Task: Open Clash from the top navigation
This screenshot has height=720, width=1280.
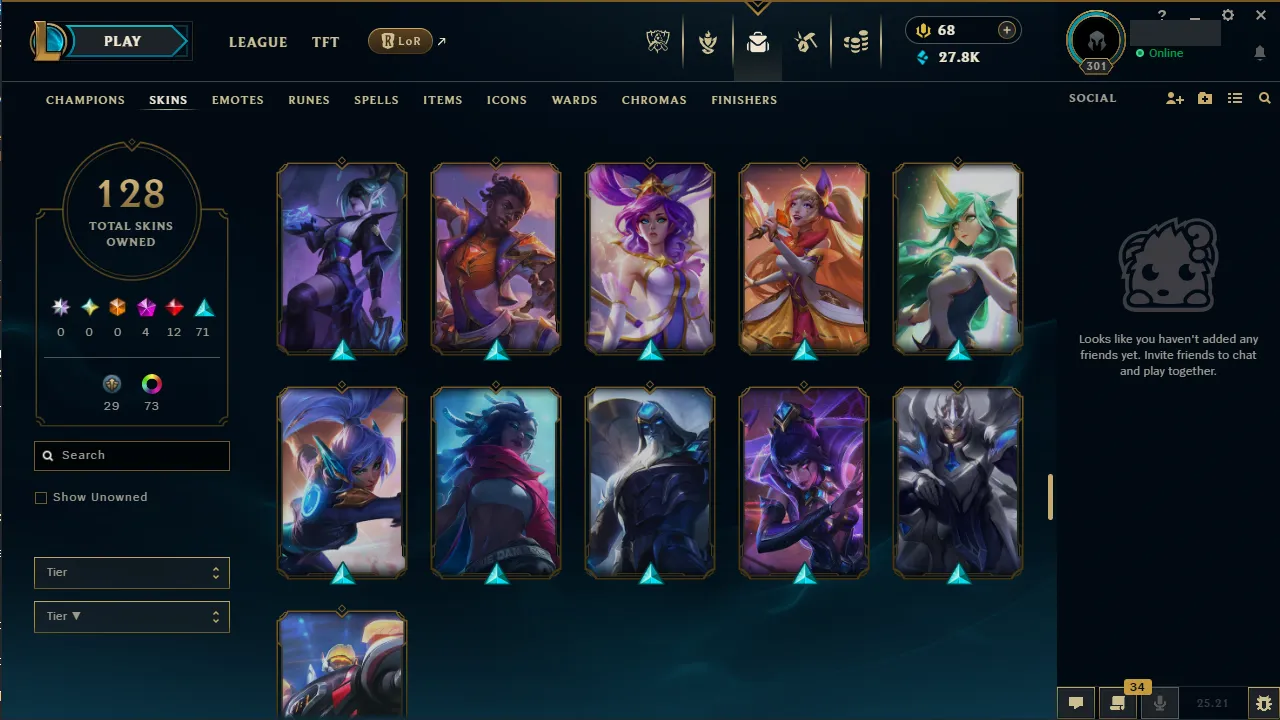Action: pos(708,41)
